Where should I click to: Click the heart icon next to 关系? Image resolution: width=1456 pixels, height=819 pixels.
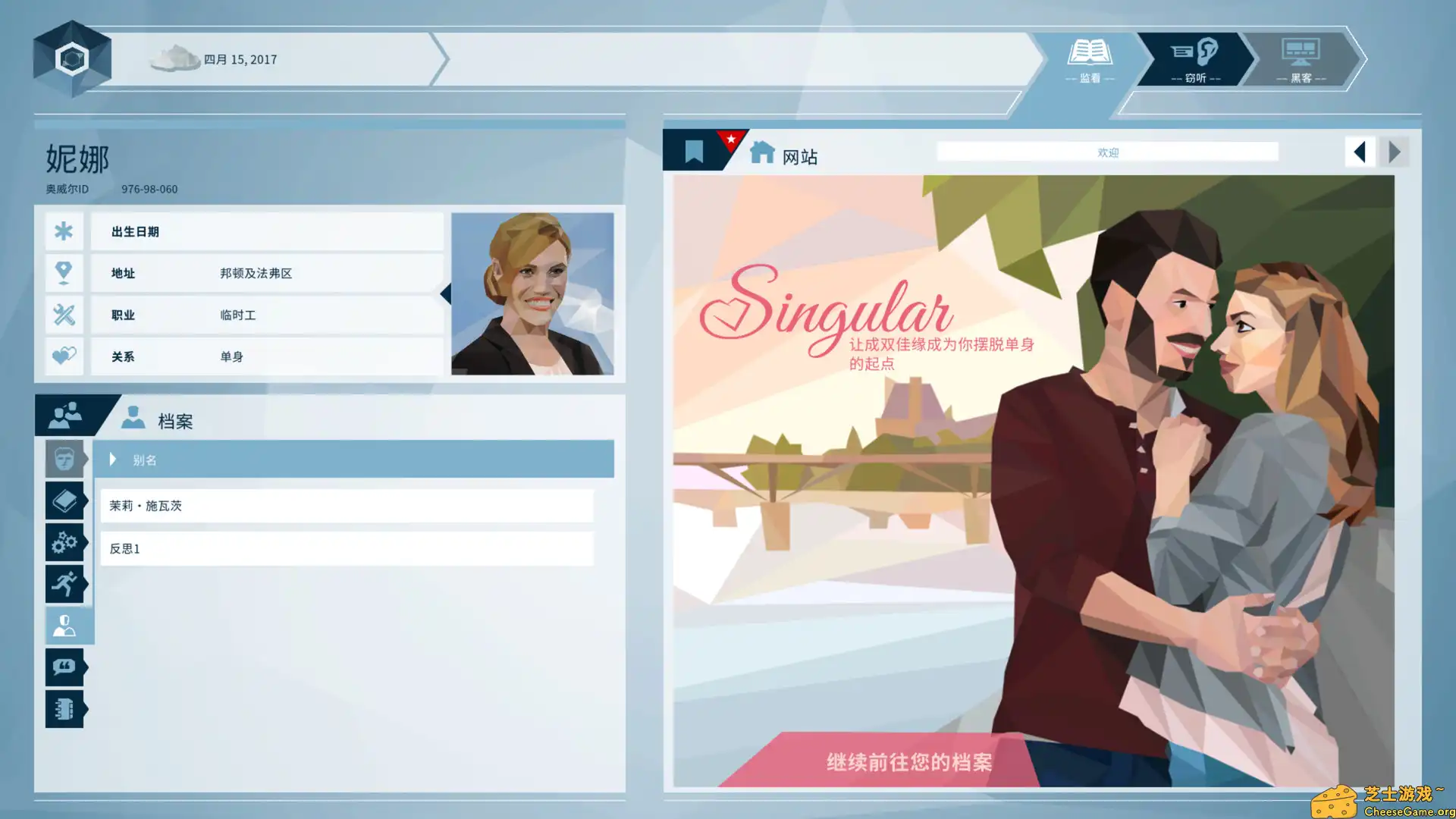(x=64, y=356)
